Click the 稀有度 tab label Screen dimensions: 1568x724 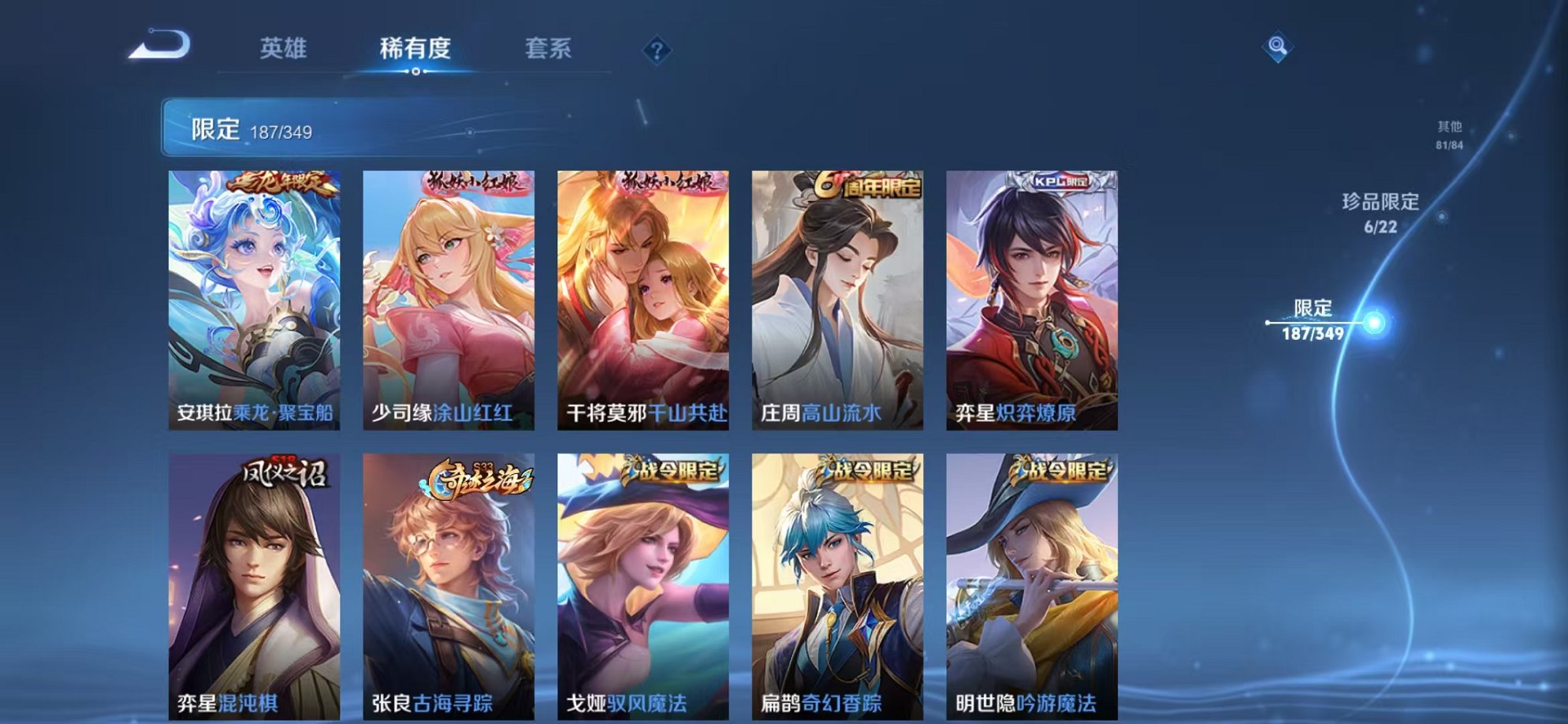pyautogui.click(x=416, y=49)
